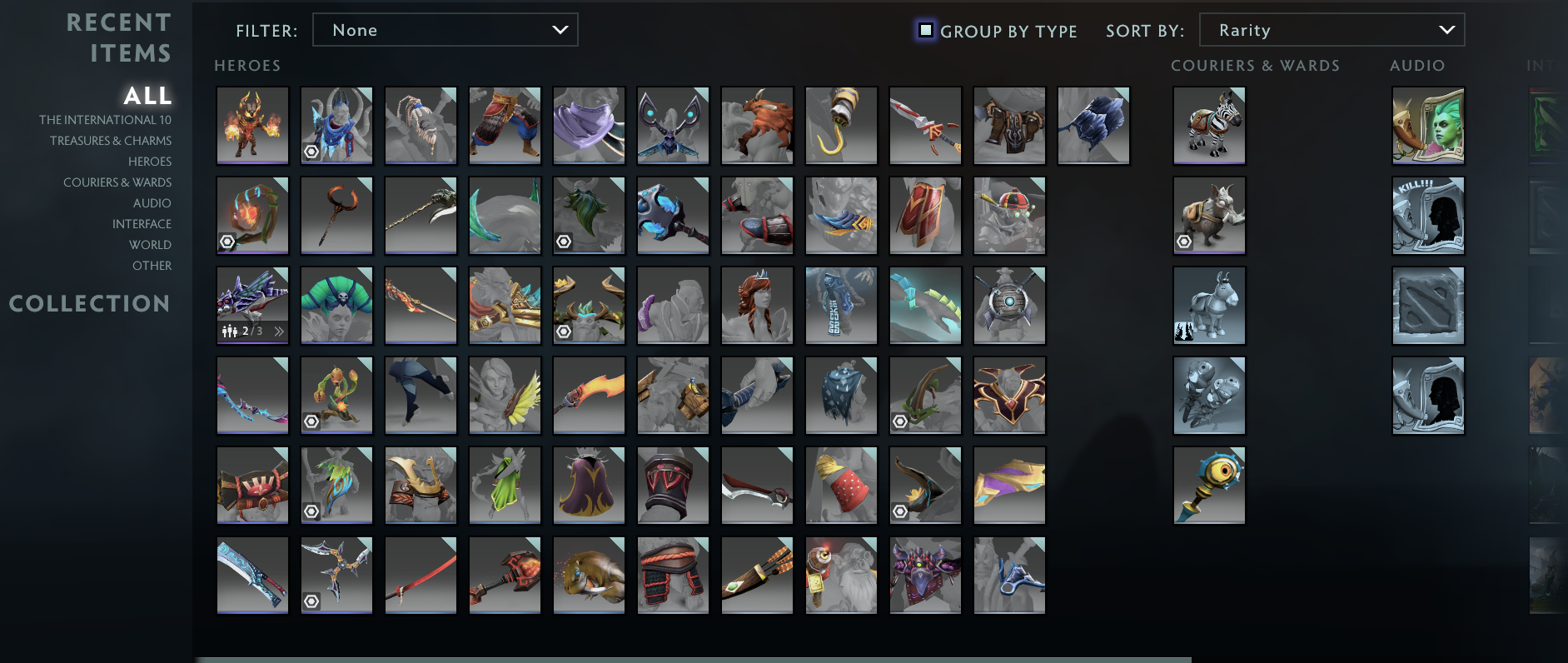Viewport: 1568px width, 663px height.
Task: Select the golden shuriken item
Action: point(336,575)
